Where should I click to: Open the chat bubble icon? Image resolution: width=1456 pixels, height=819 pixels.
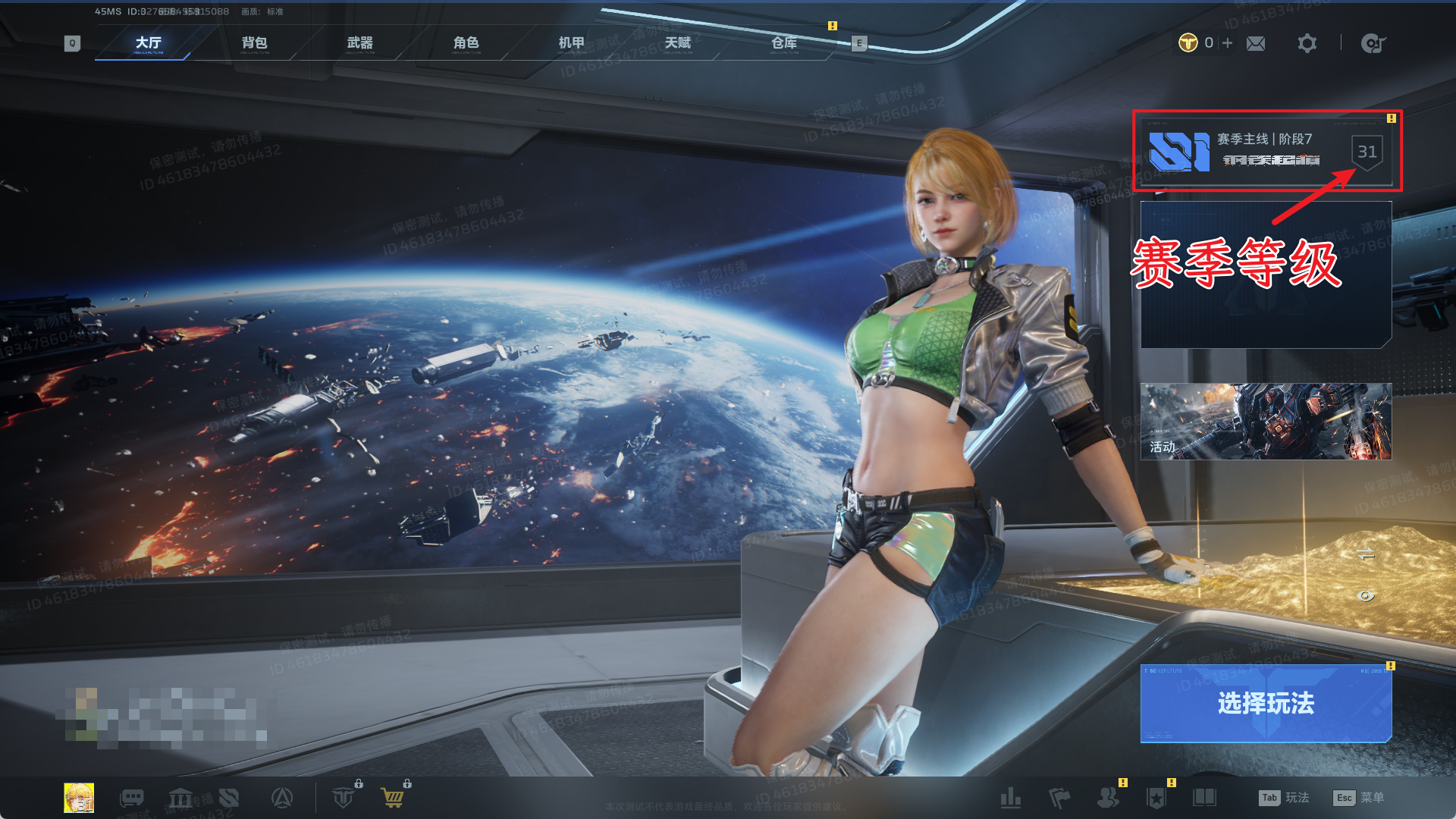132,798
